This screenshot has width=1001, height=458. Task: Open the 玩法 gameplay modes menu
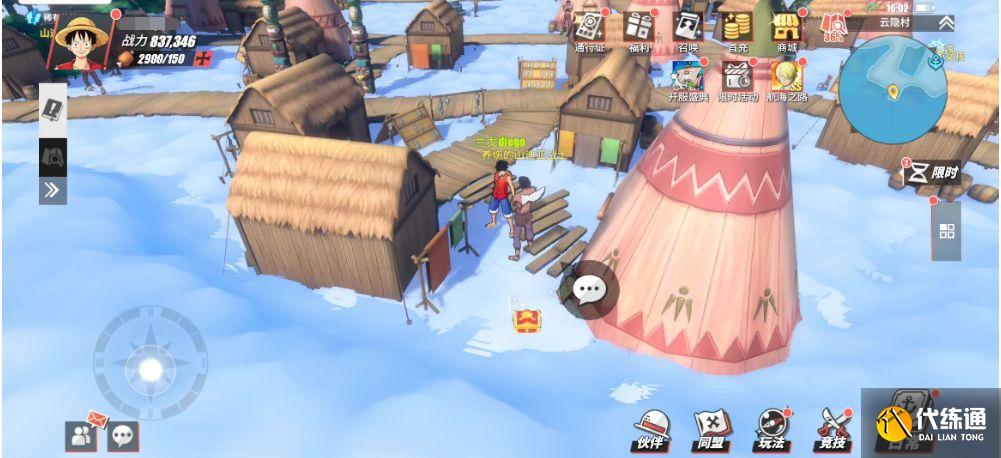click(771, 428)
